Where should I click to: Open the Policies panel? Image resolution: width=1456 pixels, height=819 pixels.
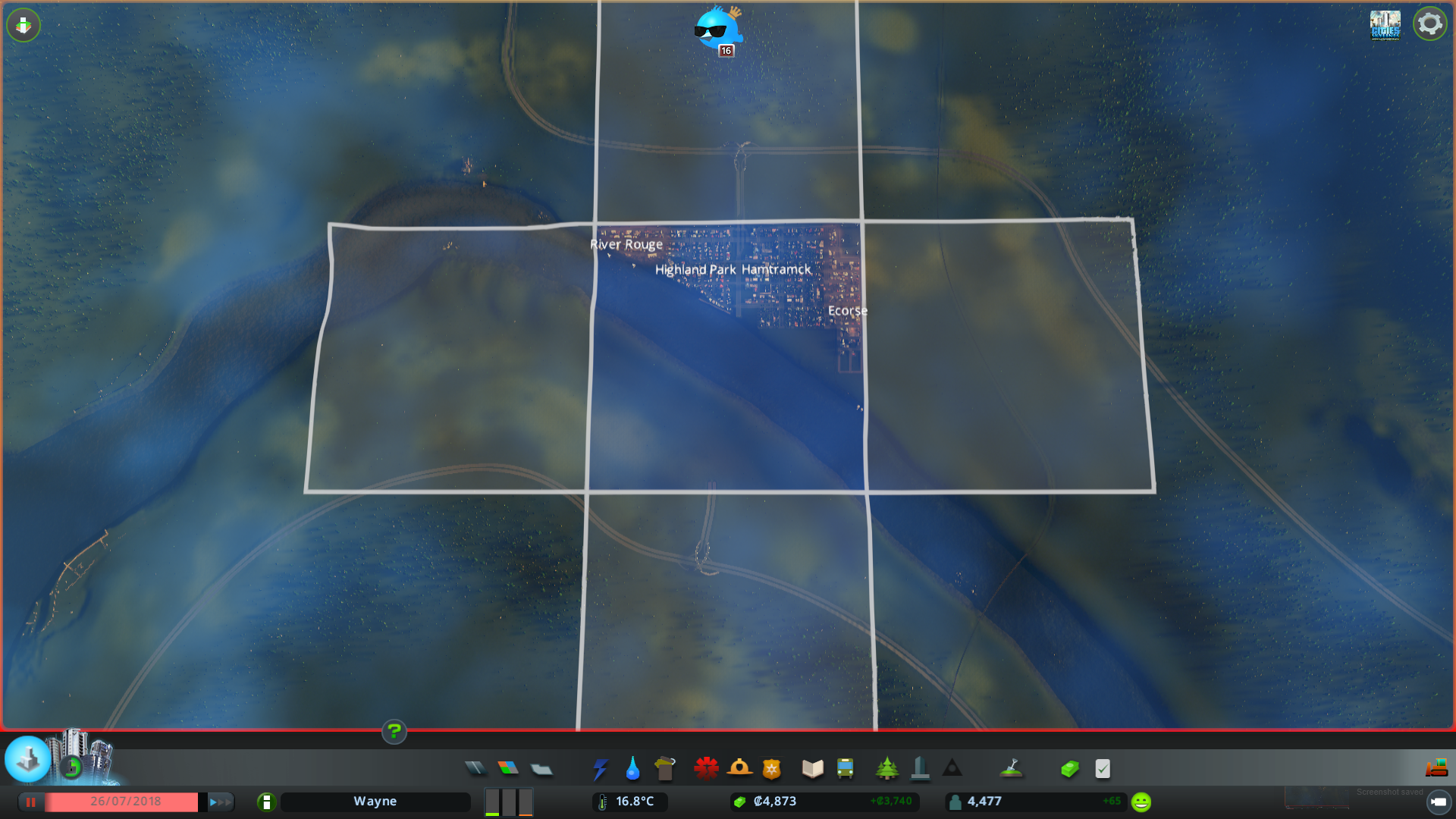tap(1102, 768)
